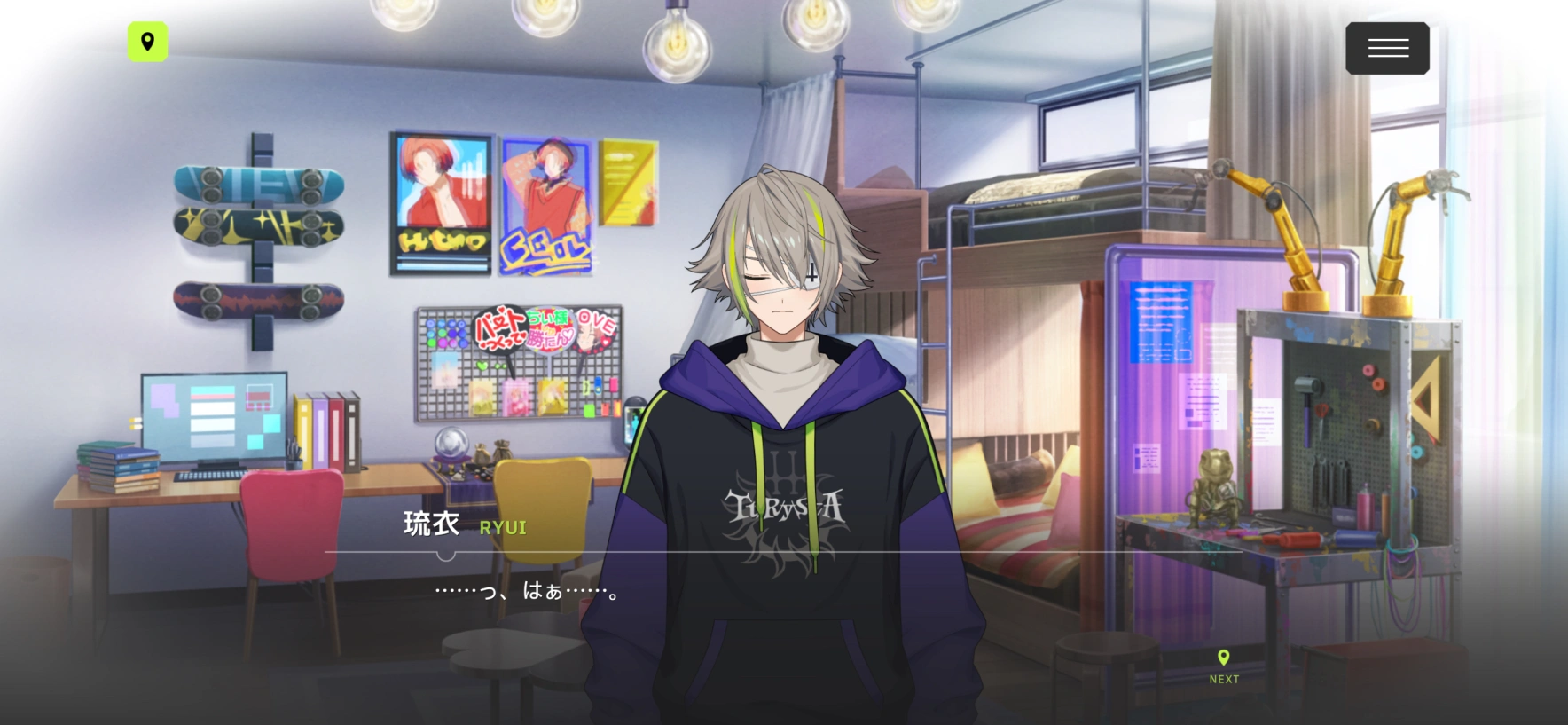Open the hamburger menu
1568x725 pixels.
coord(1387,48)
